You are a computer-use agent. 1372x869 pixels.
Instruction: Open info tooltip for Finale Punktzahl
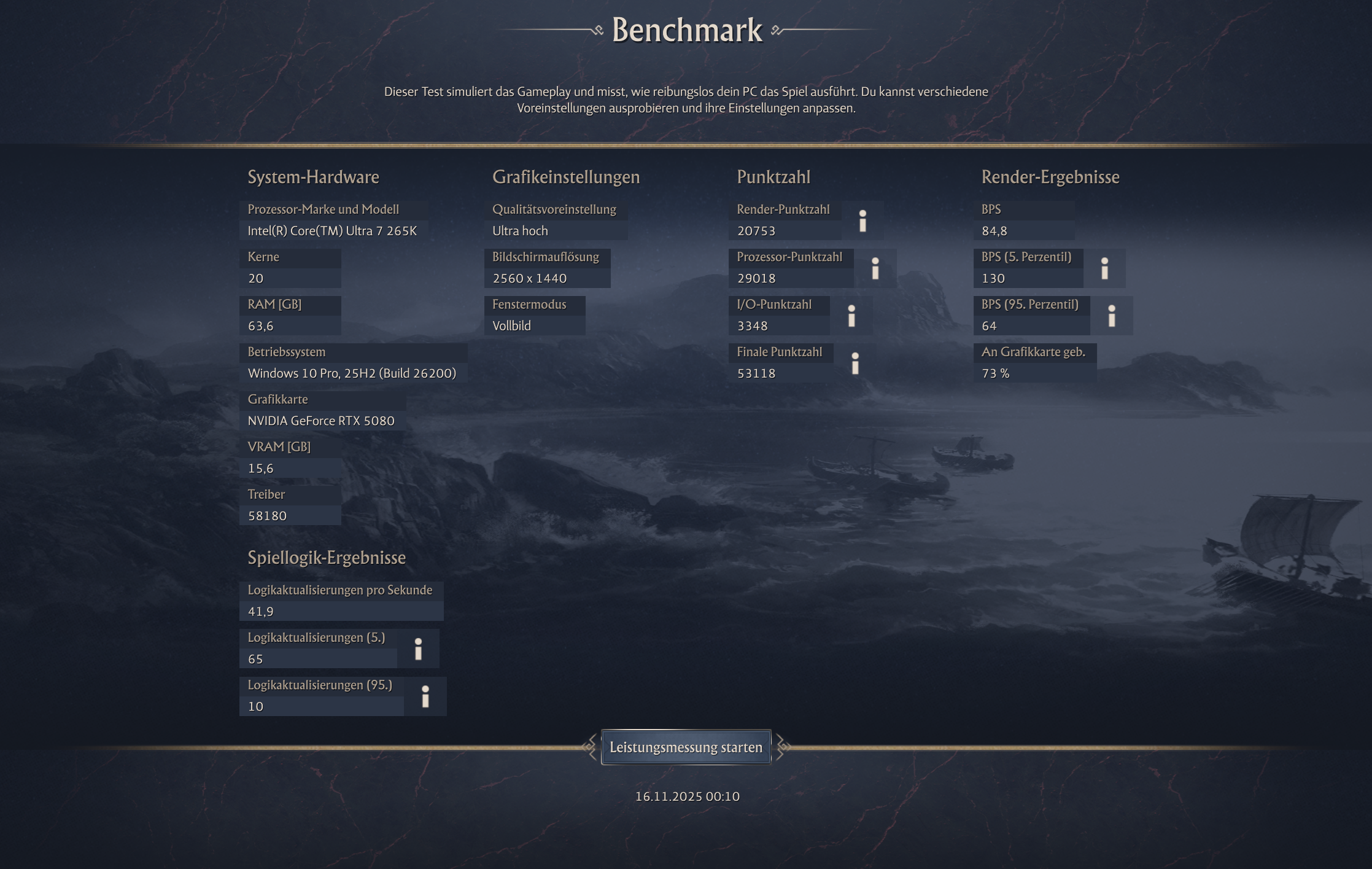[x=856, y=364]
